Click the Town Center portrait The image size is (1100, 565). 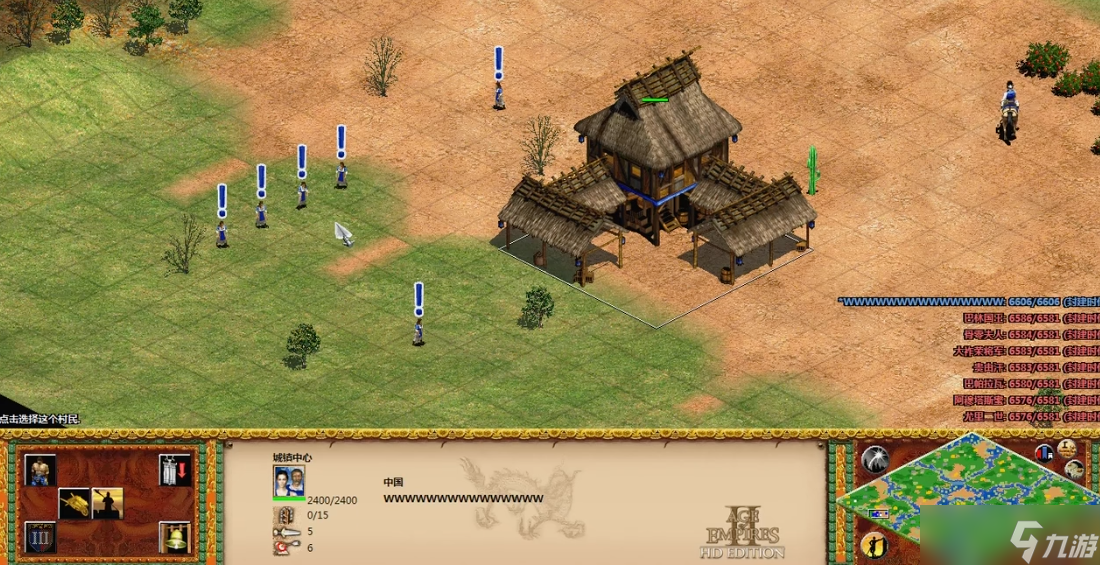point(288,481)
